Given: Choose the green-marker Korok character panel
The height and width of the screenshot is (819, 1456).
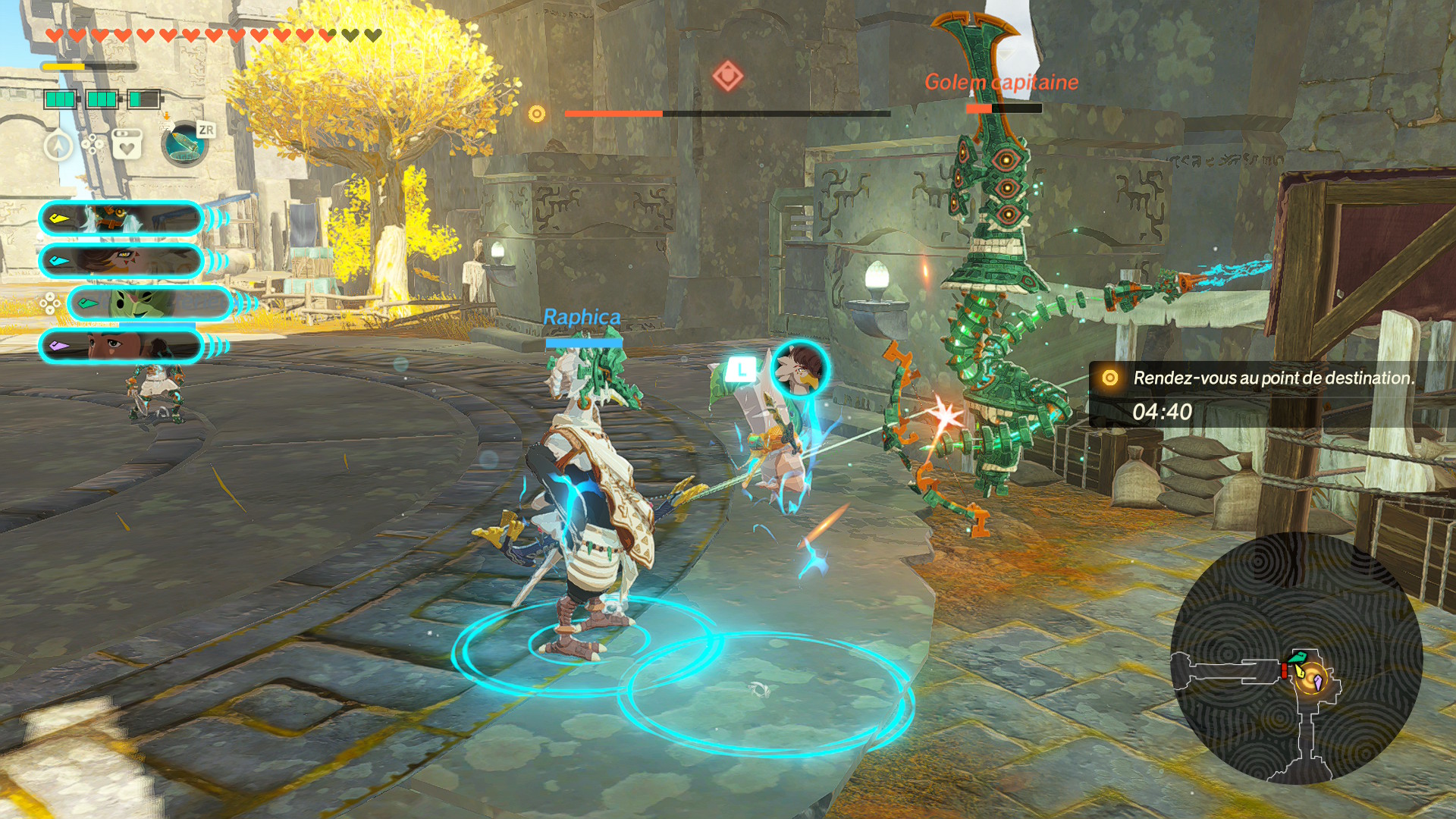Looking at the screenshot, I should click(150, 304).
